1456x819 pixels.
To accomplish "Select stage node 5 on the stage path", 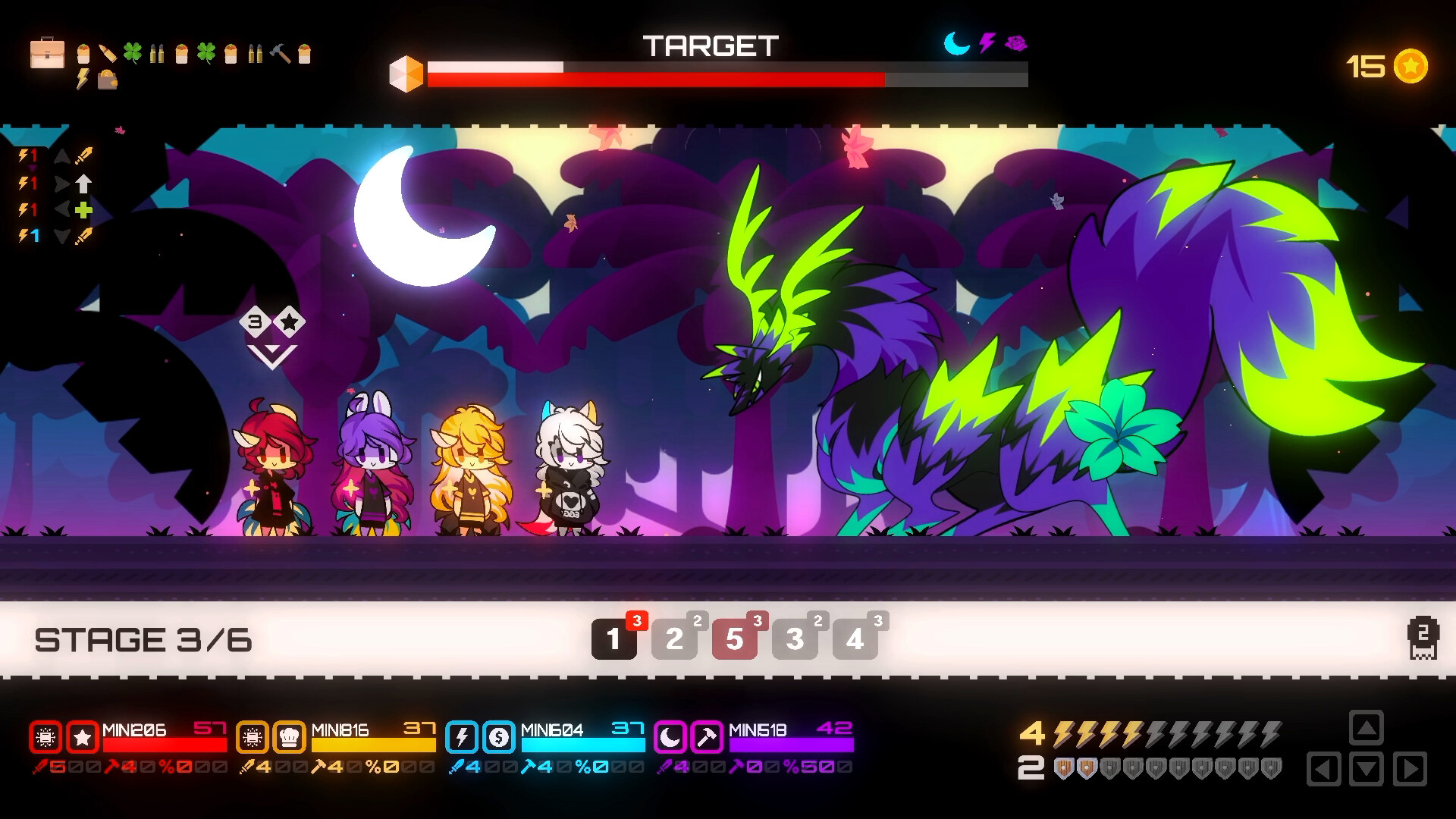I will point(734,639).
